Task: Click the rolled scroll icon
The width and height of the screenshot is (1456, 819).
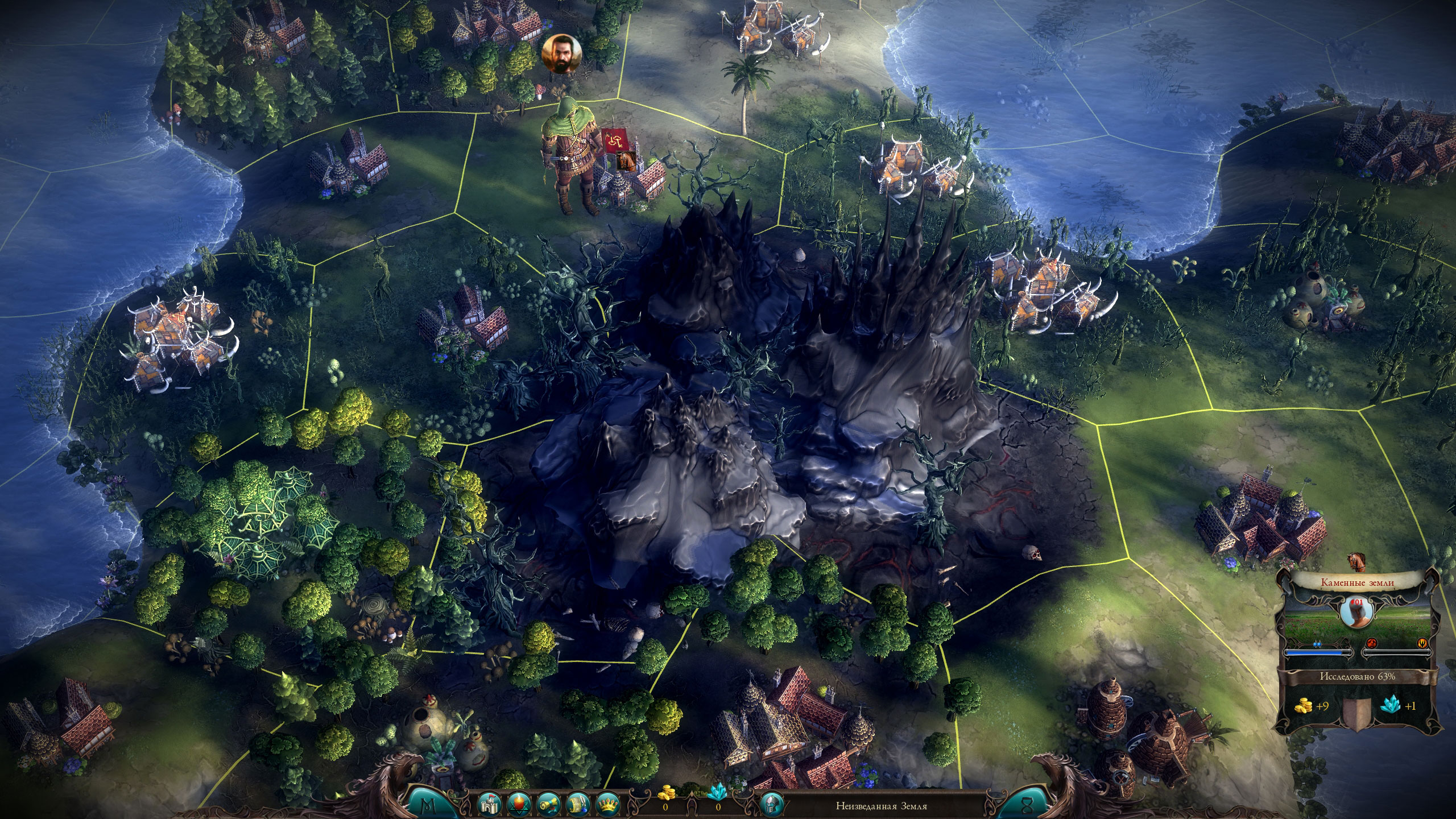Action: 548,804
